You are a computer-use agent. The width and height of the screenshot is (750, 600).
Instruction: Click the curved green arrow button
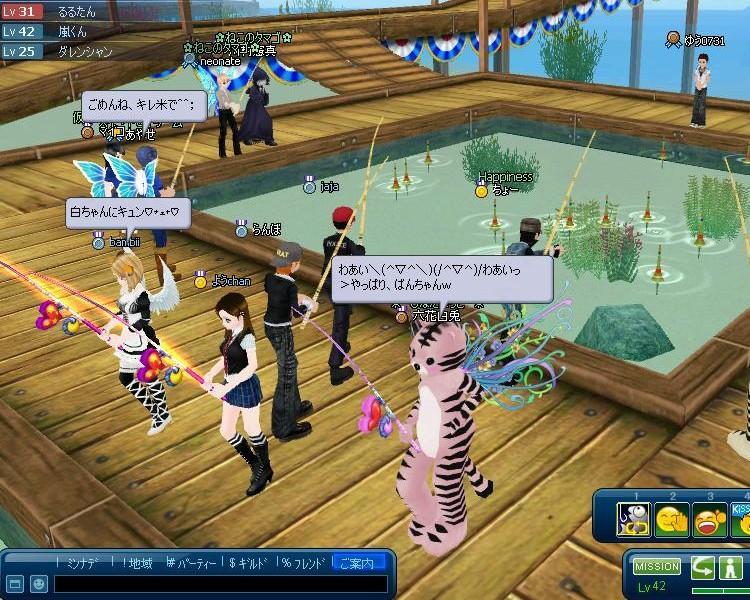(703, 567)
